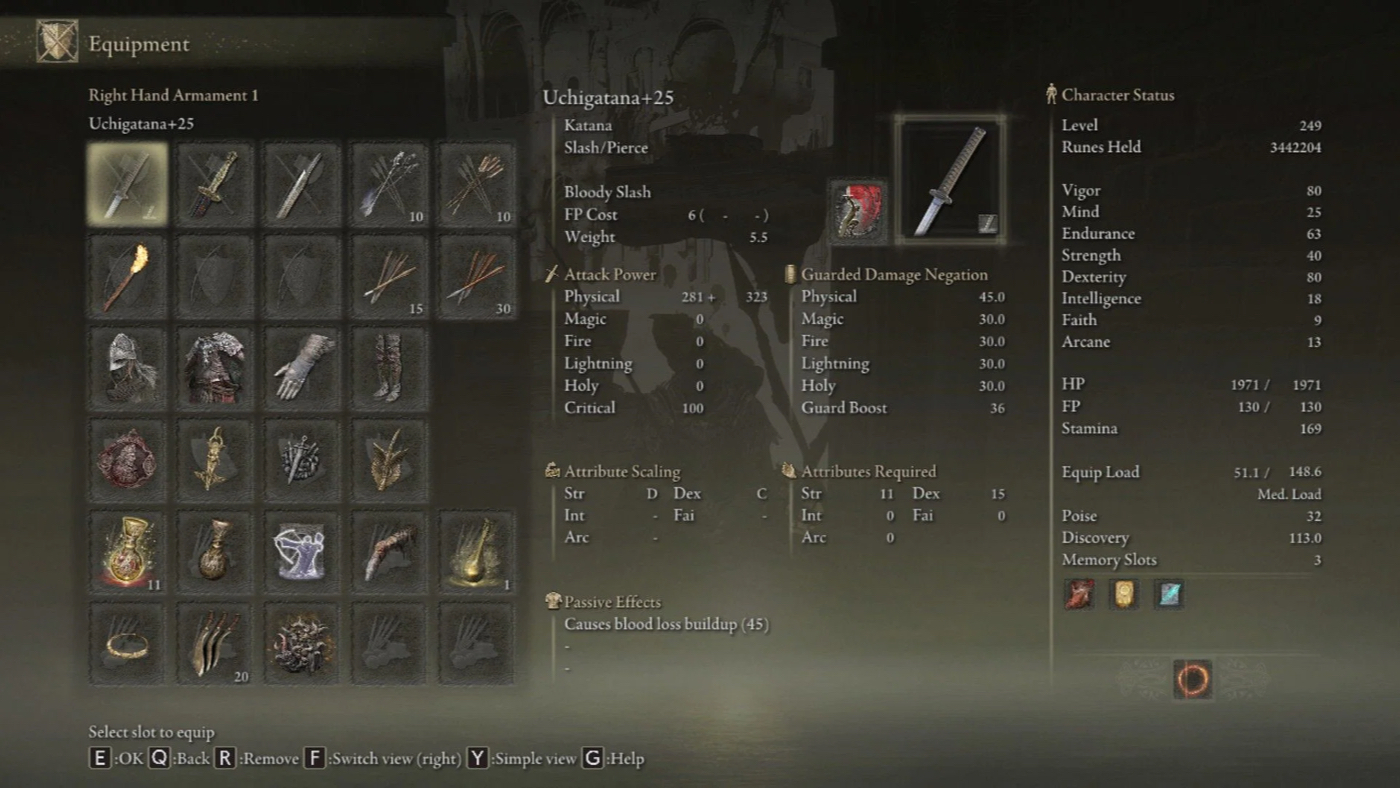Viewport: 1400px width, 788px height.
Task: Select the chest armor slot
Action: pyautogui.click(x=215, y=368)
